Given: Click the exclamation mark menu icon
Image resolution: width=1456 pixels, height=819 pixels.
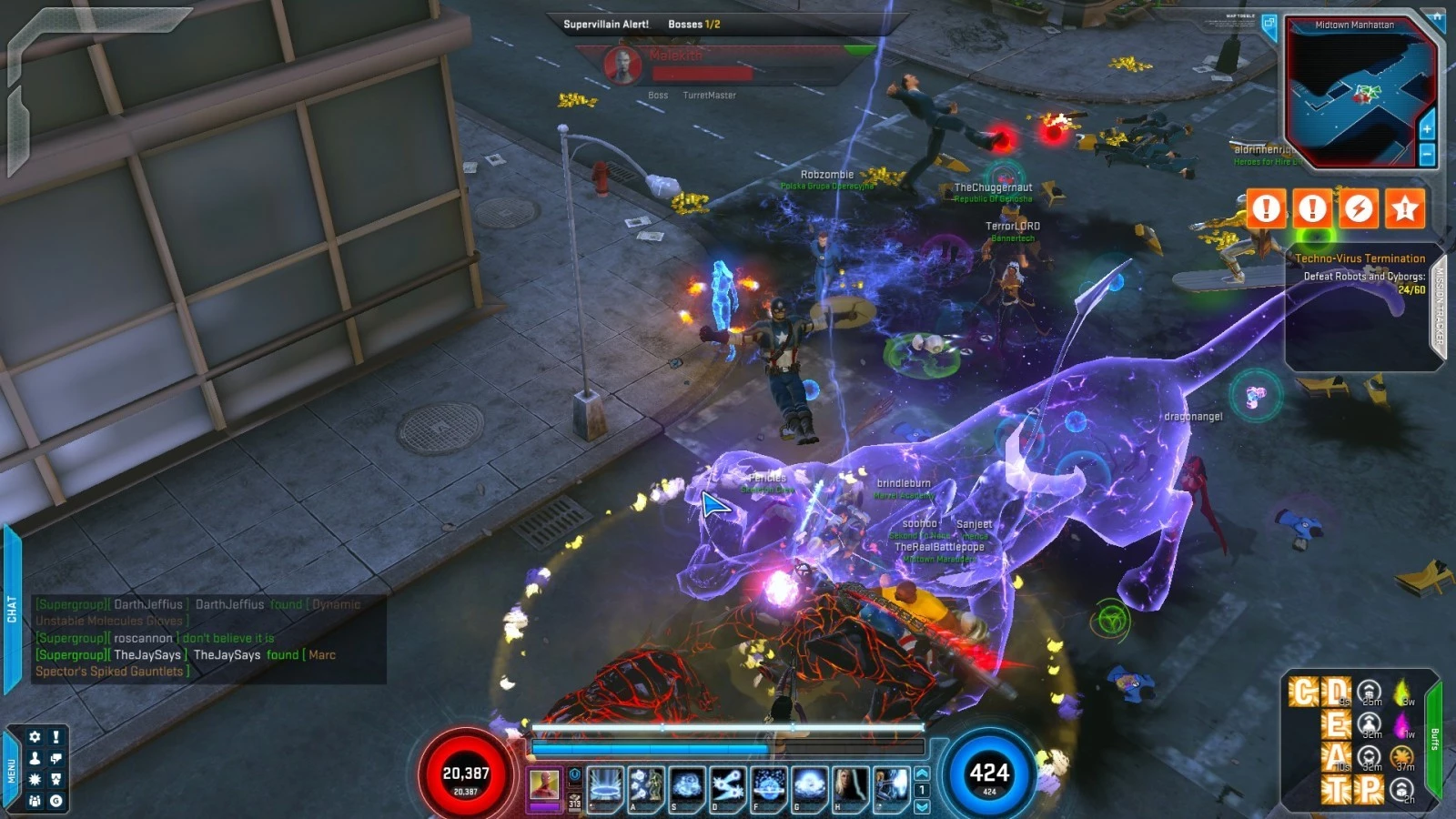Looking at the screenshot, I should pos(56,737).
